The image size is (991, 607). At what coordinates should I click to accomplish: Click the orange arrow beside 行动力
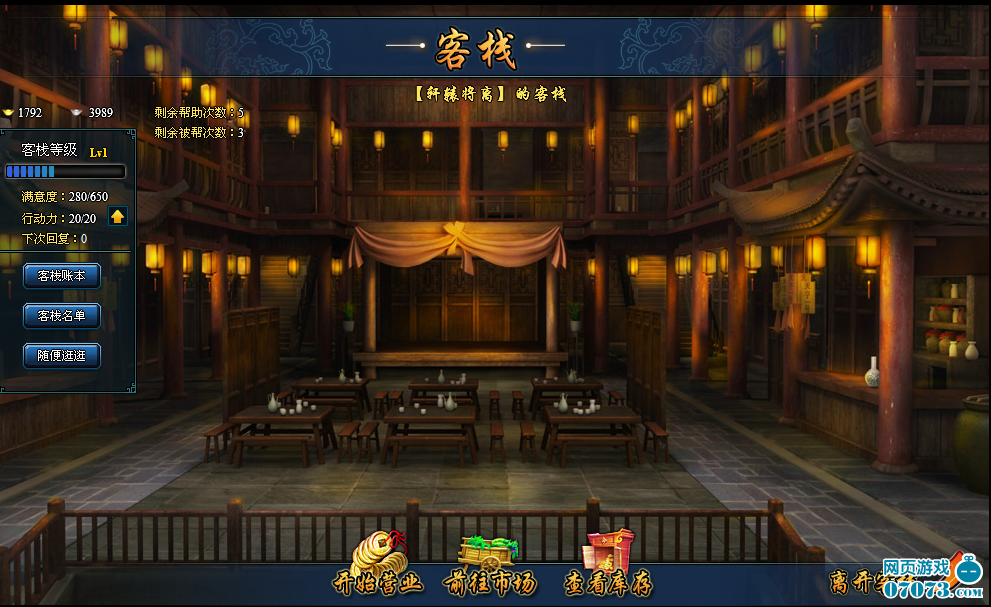pyautogui.click(x=118, y=216)
